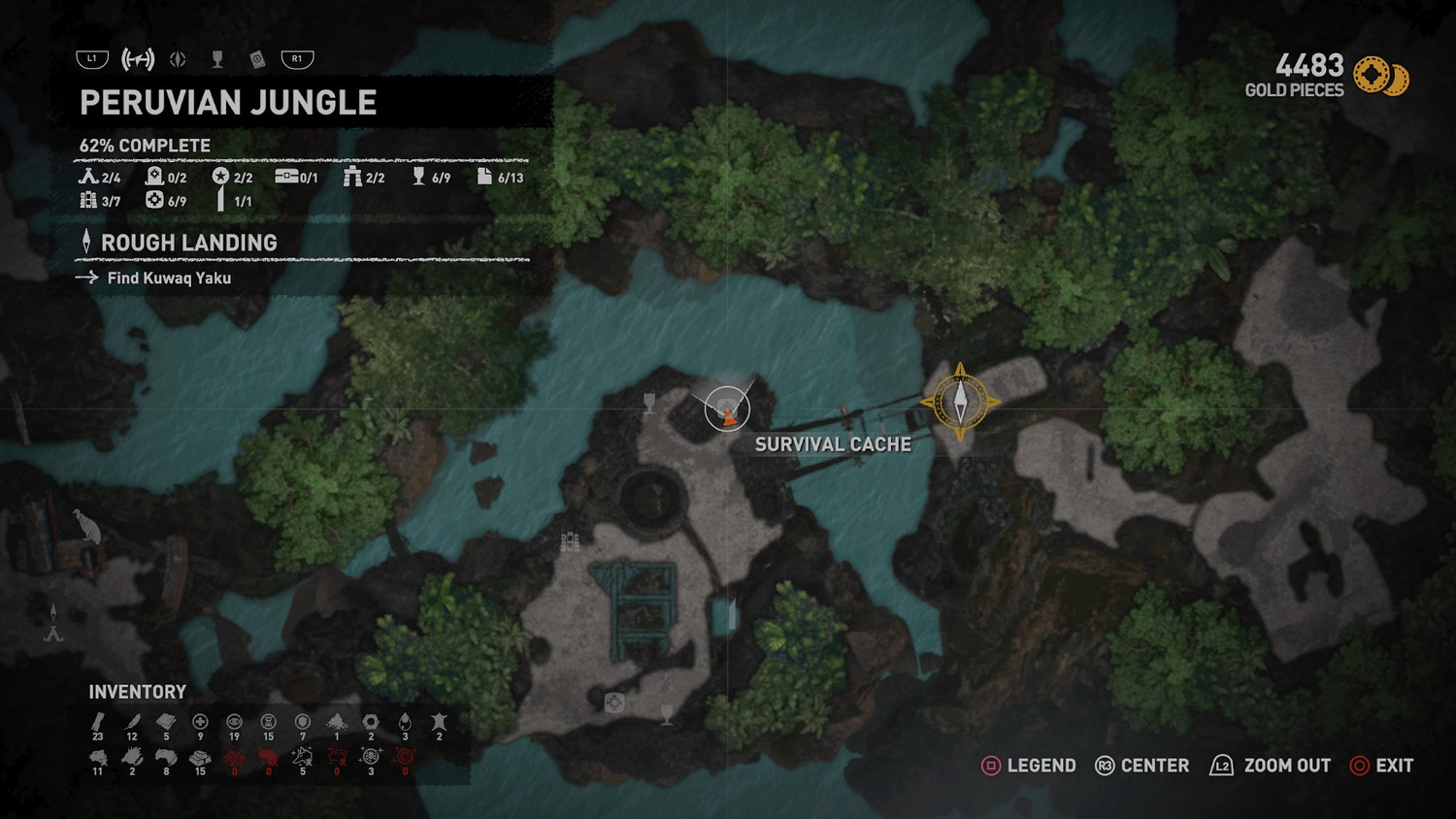Switch to the card-shaped tab icon

[257, 60]
